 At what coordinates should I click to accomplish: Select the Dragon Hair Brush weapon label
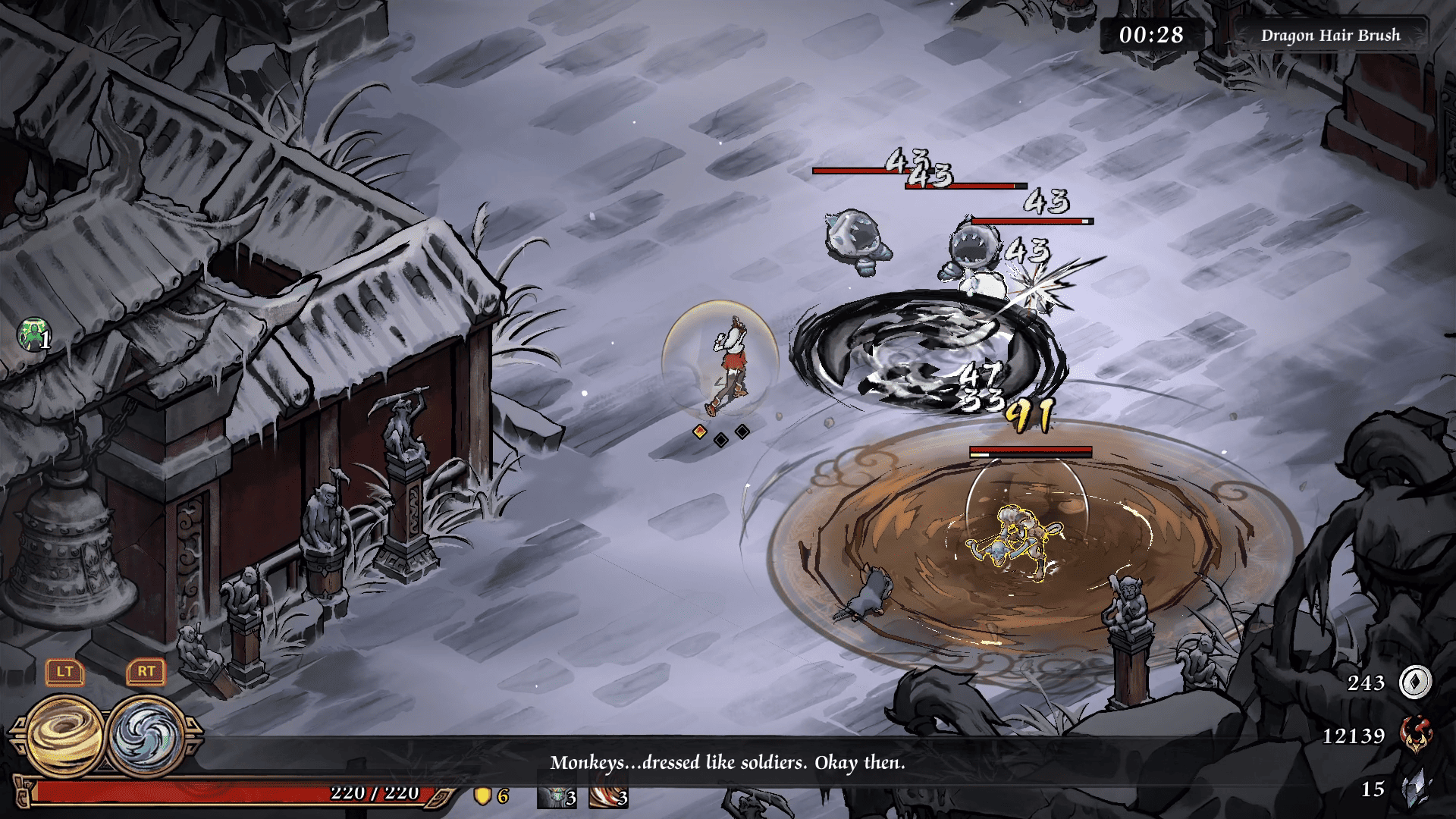coord(1330,36)
